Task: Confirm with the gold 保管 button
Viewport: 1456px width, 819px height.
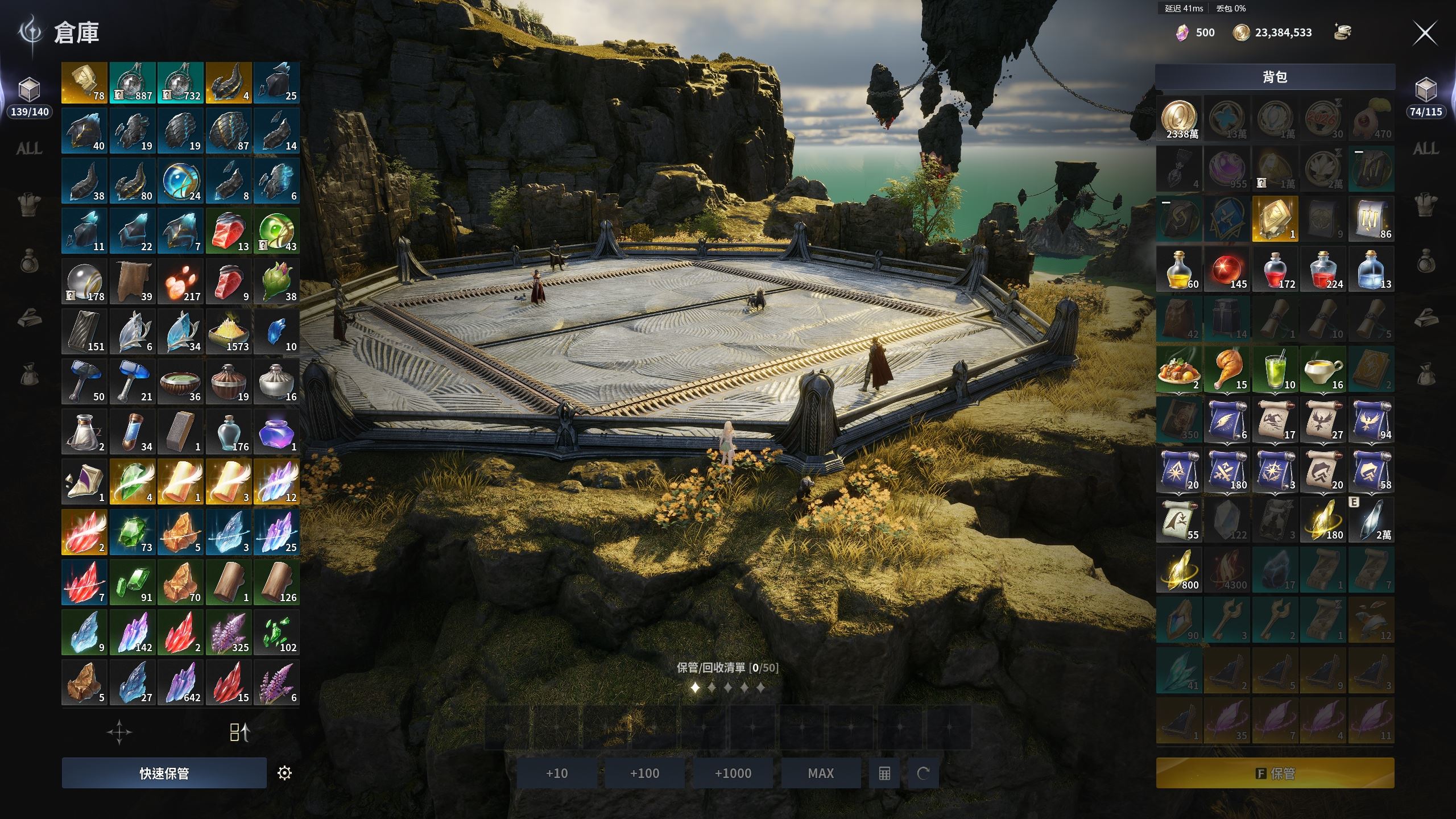Action: pyautogui.click(x=1275, y=773)
